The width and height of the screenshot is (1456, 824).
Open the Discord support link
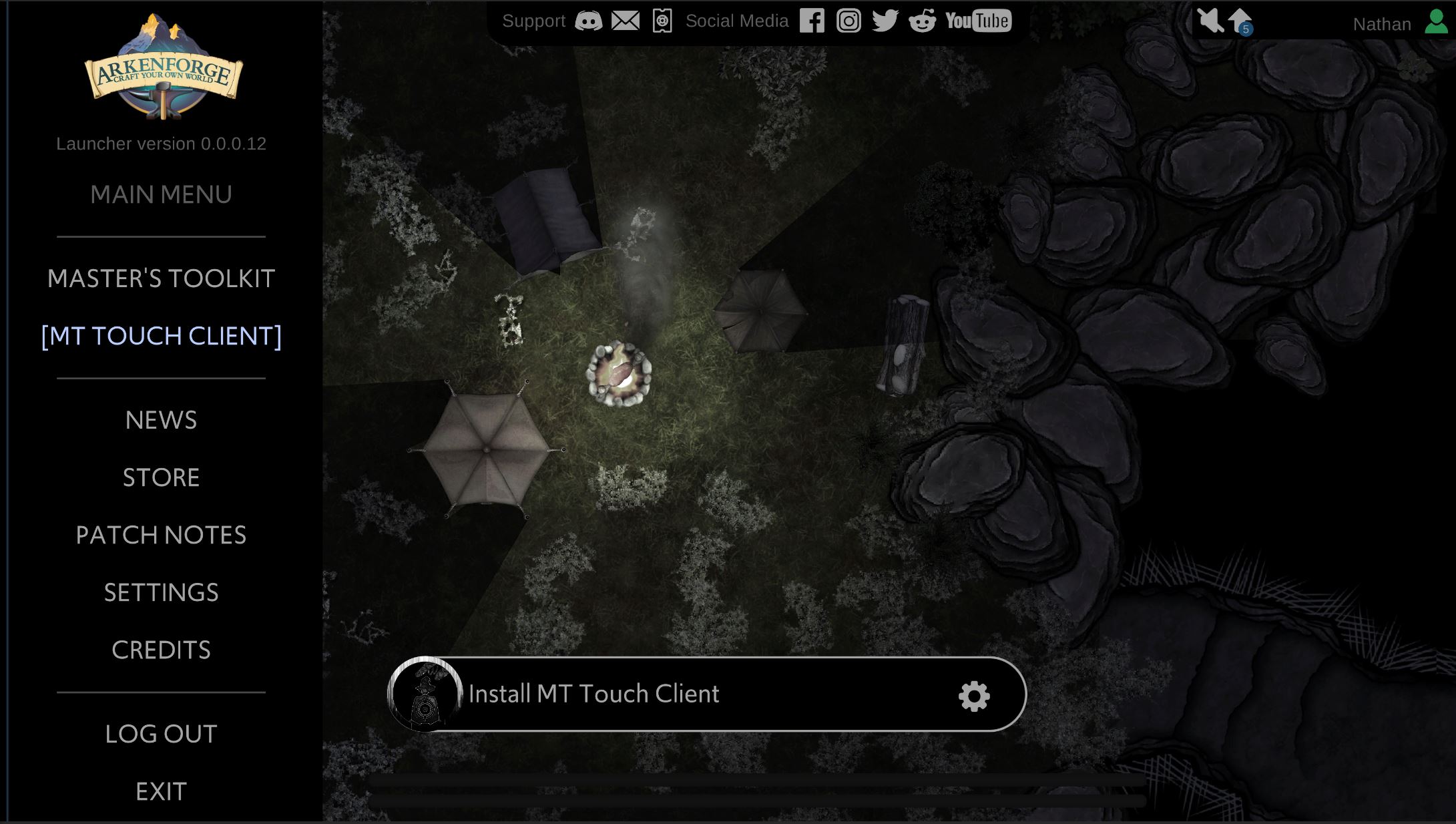click(588, 21)
